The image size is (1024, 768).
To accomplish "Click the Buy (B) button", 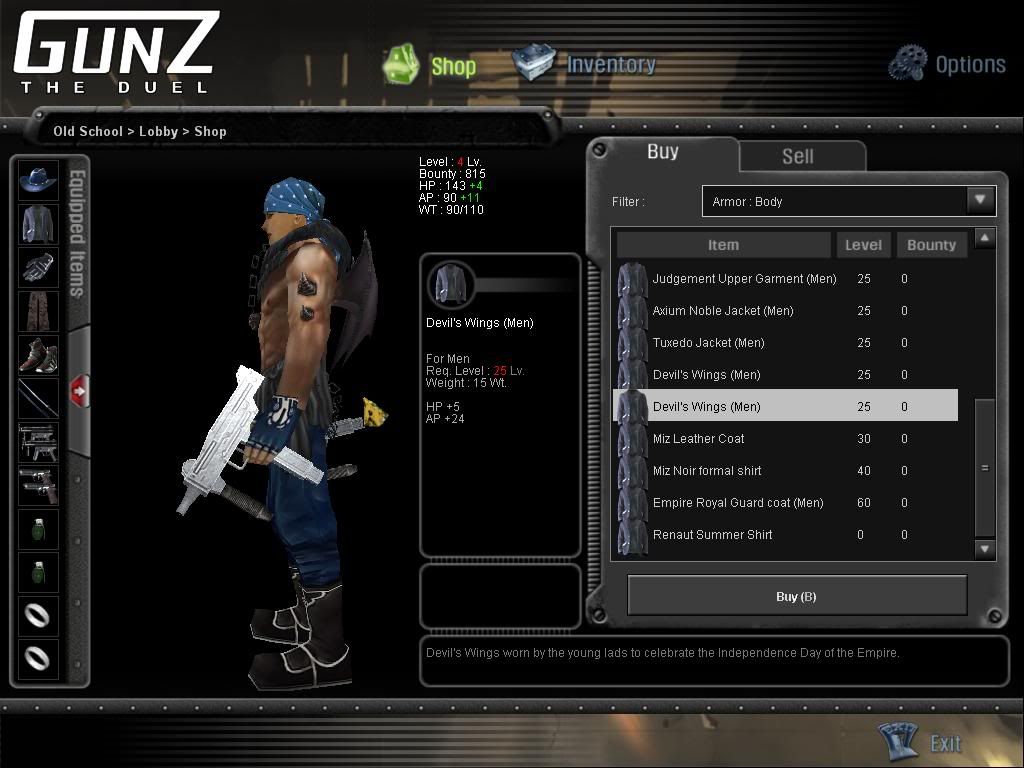I will [796, 596].
